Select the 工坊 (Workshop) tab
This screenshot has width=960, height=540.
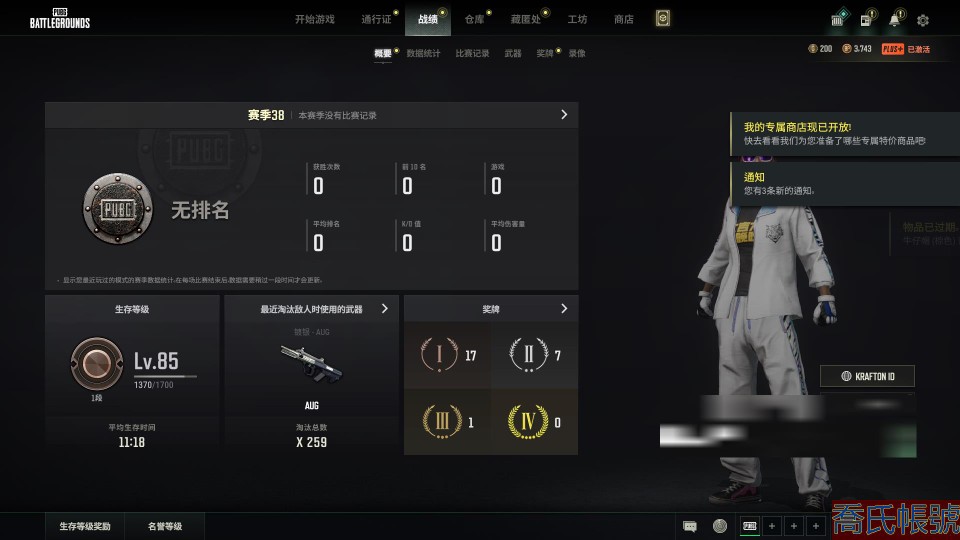click(577, 19)
